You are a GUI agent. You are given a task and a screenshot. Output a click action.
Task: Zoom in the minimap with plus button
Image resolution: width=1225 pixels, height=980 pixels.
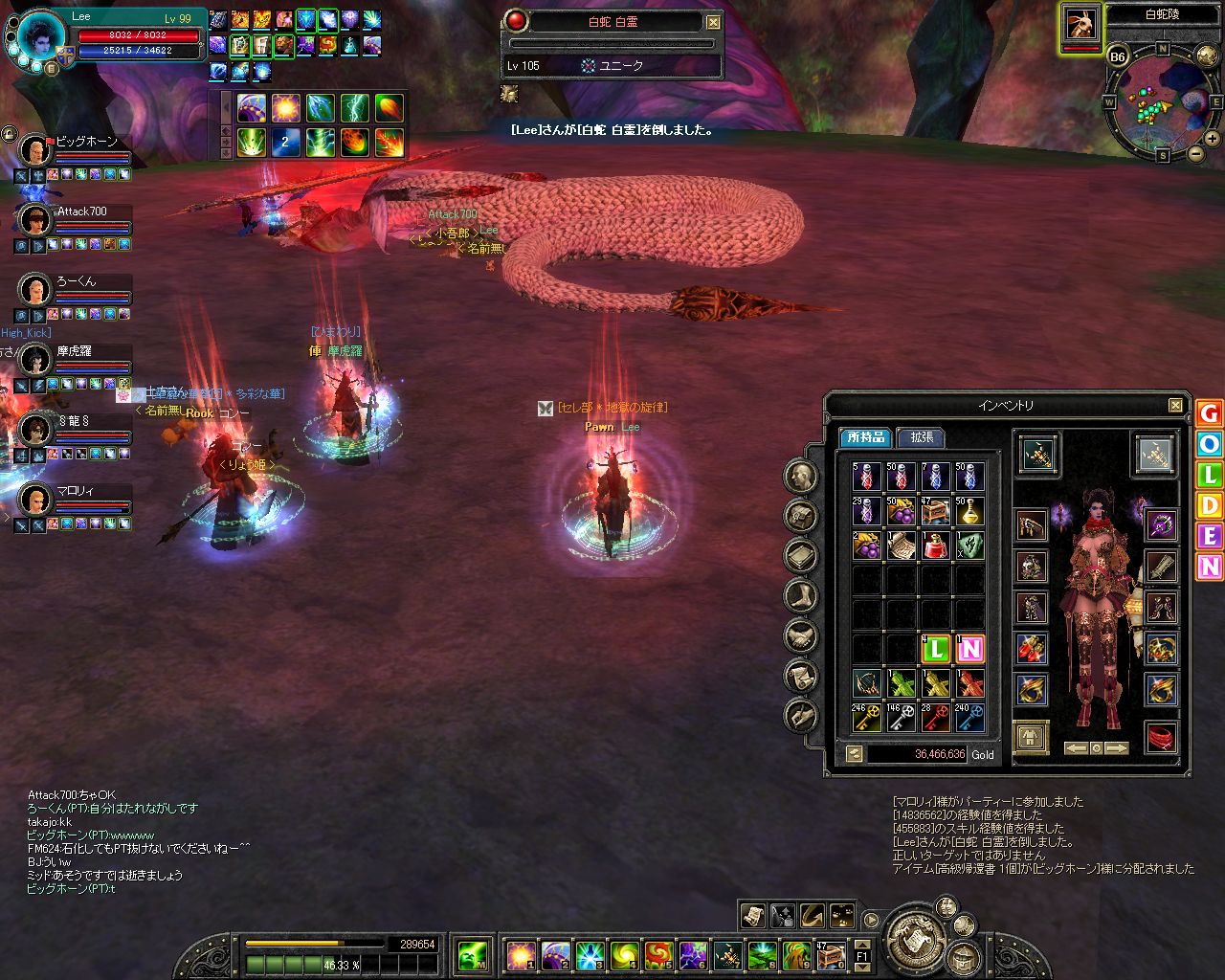pos(1212,139)
